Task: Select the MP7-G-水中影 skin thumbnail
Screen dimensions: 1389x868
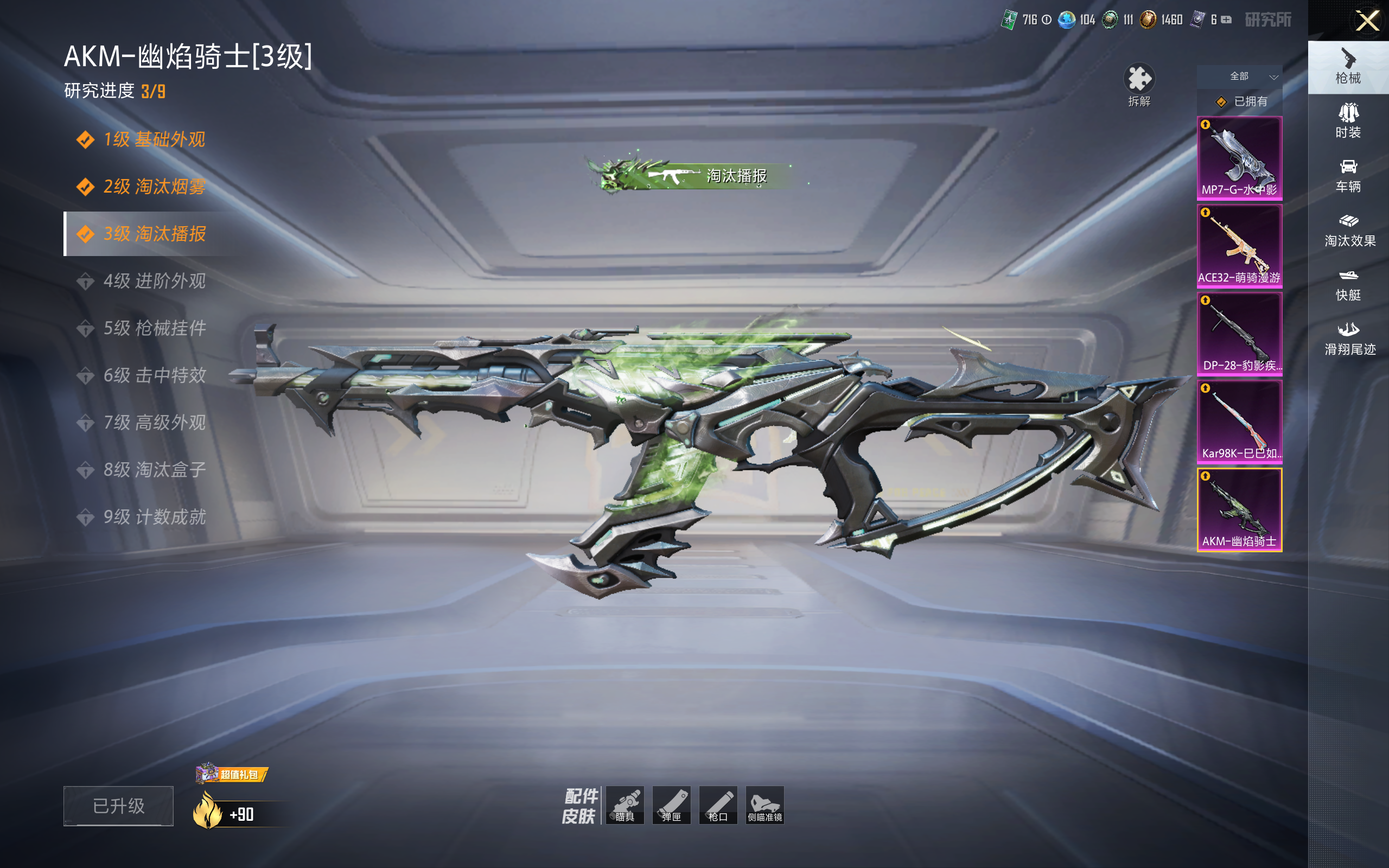Action: [x=1239, y=158]
